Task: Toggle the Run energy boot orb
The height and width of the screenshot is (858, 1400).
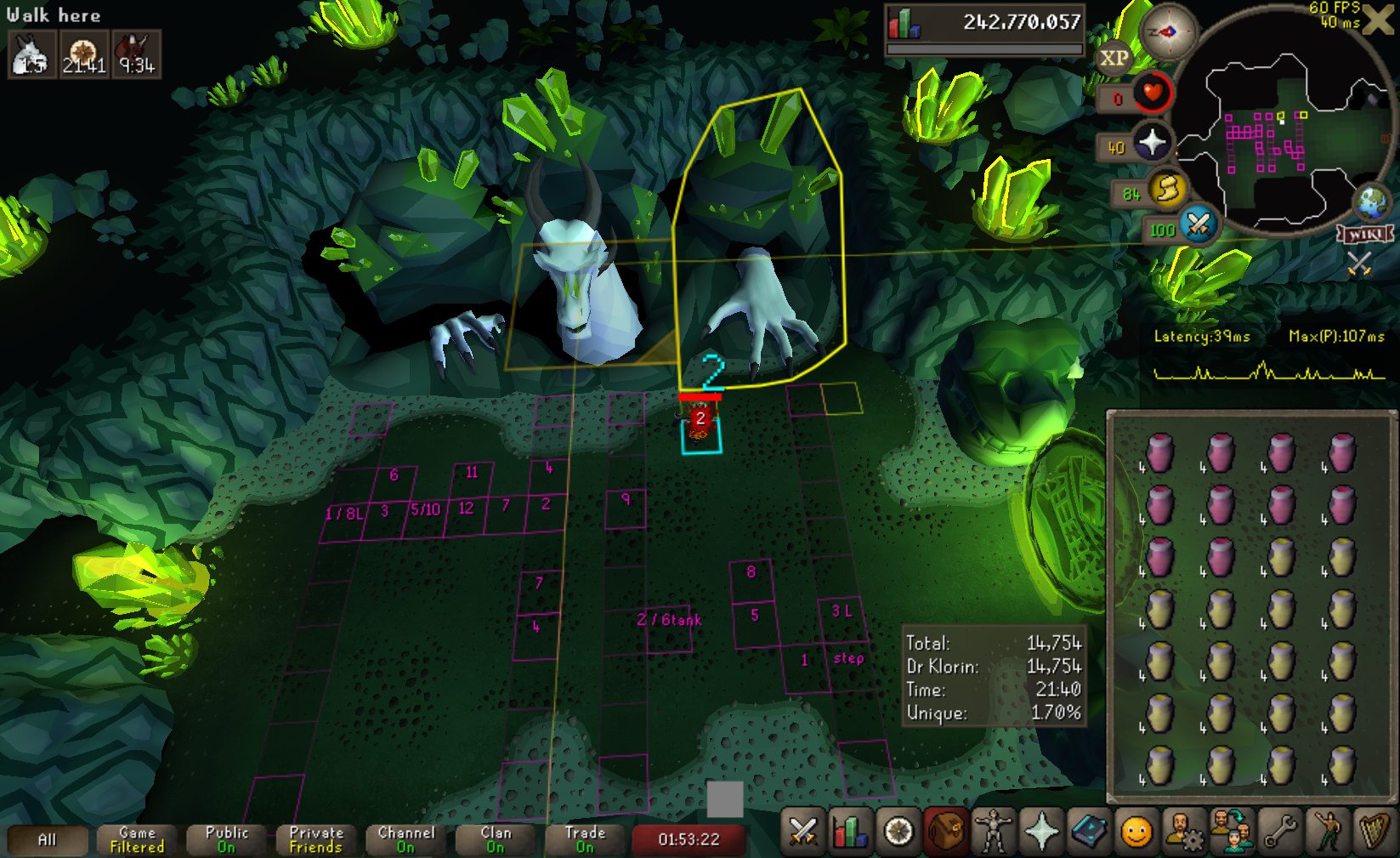Action: [1168, 188]
